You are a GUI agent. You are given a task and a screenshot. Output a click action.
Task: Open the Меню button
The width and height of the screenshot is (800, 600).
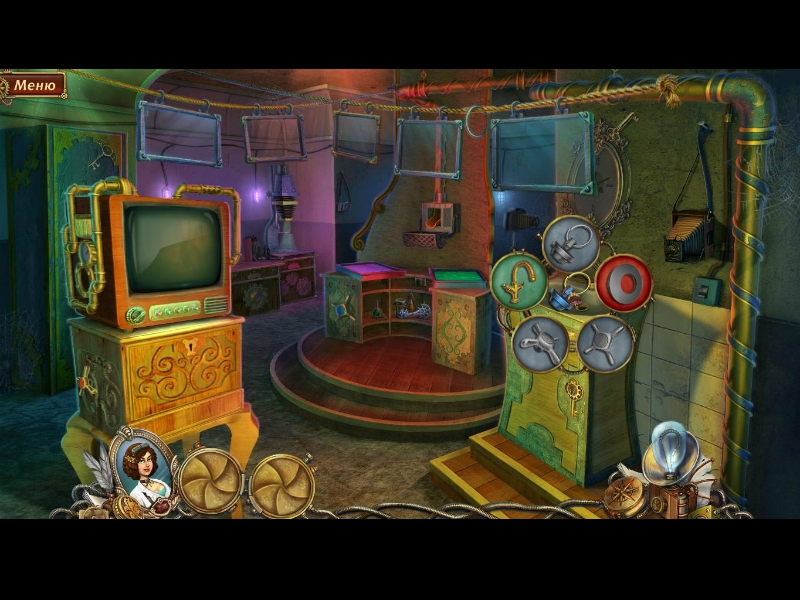(35, 85)
